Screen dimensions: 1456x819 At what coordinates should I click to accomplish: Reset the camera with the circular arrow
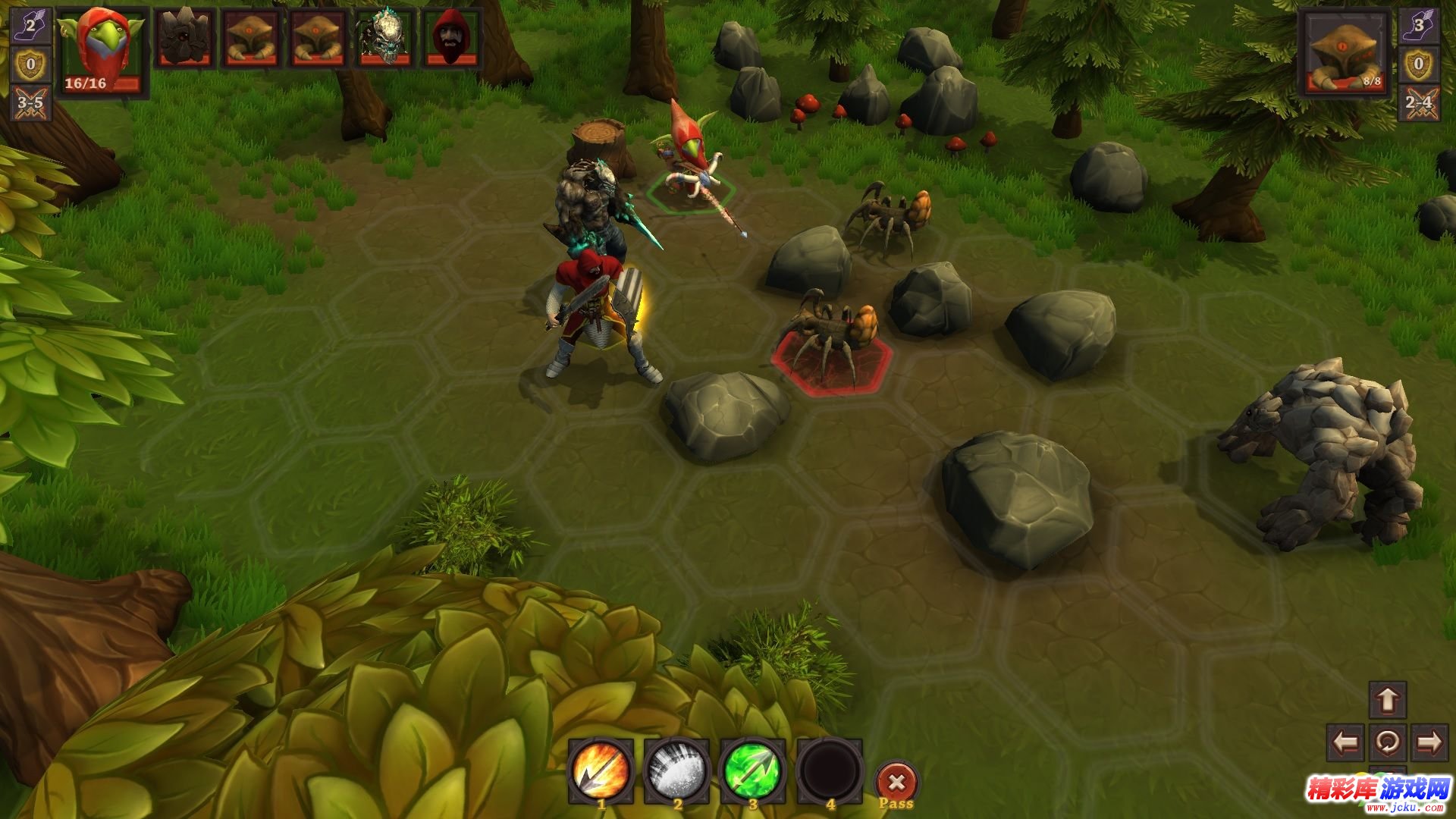coord(1388,742)
